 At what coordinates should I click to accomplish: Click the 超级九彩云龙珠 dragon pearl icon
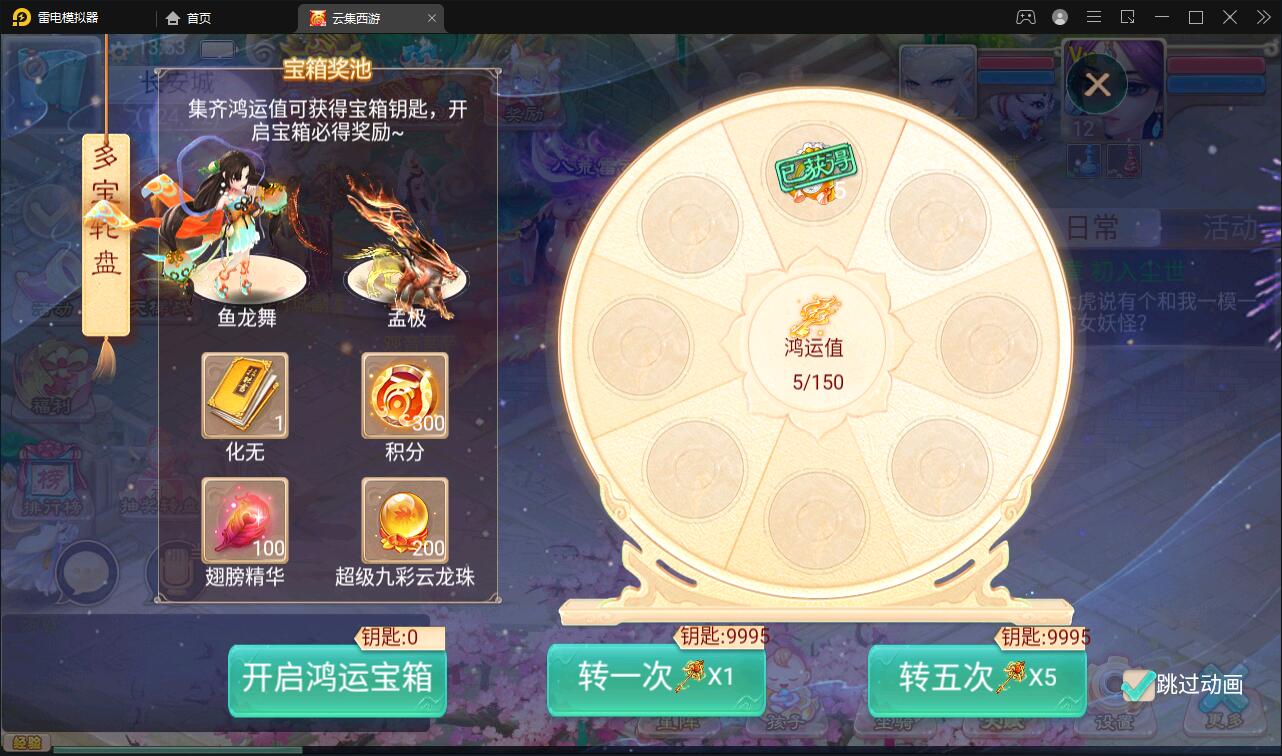tap(404, 521)
